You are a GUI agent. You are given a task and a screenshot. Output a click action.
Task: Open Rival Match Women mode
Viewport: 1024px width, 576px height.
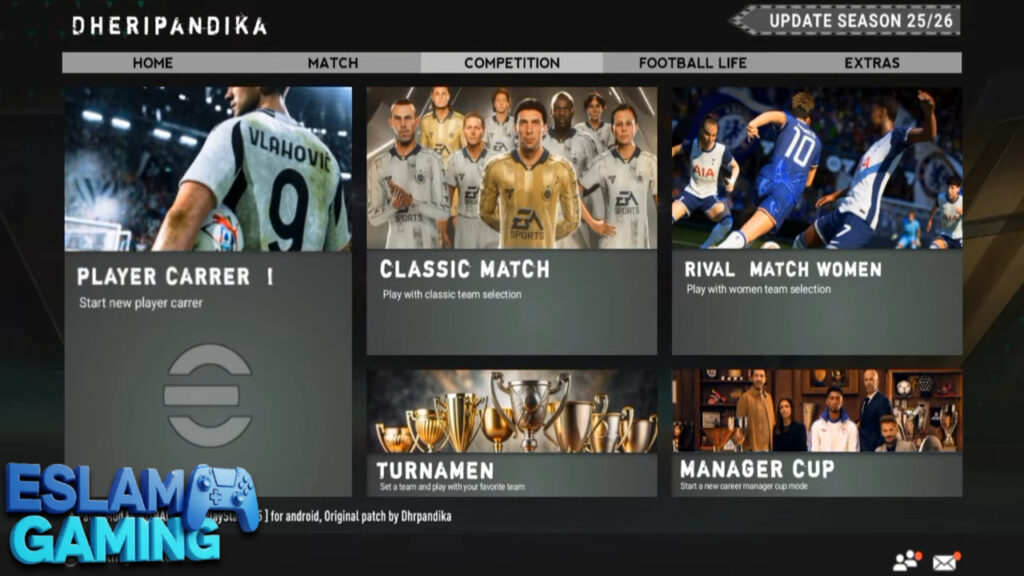pos(816,220)
